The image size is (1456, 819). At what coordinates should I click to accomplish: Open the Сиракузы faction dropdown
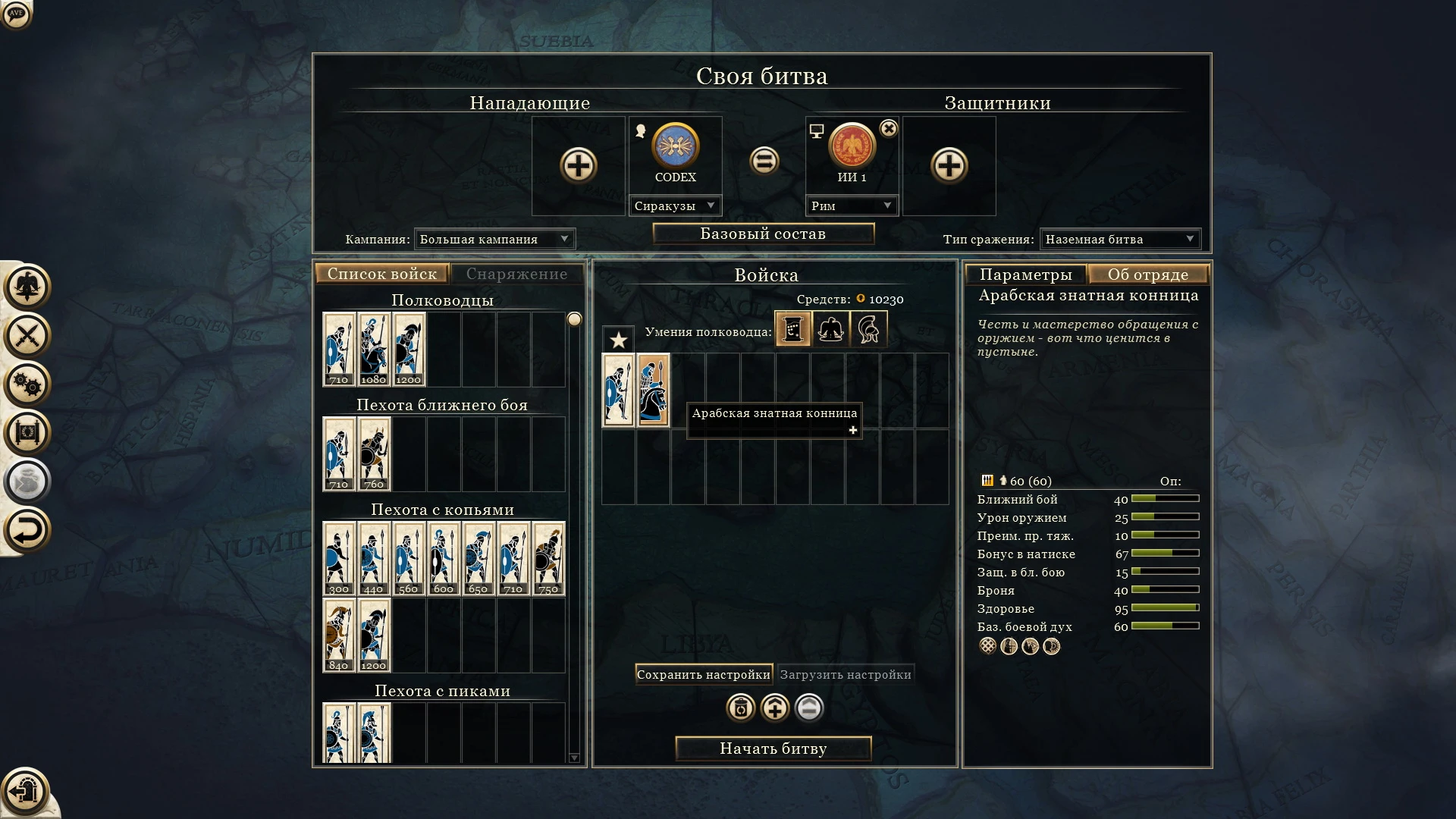[x=675, y=205]
